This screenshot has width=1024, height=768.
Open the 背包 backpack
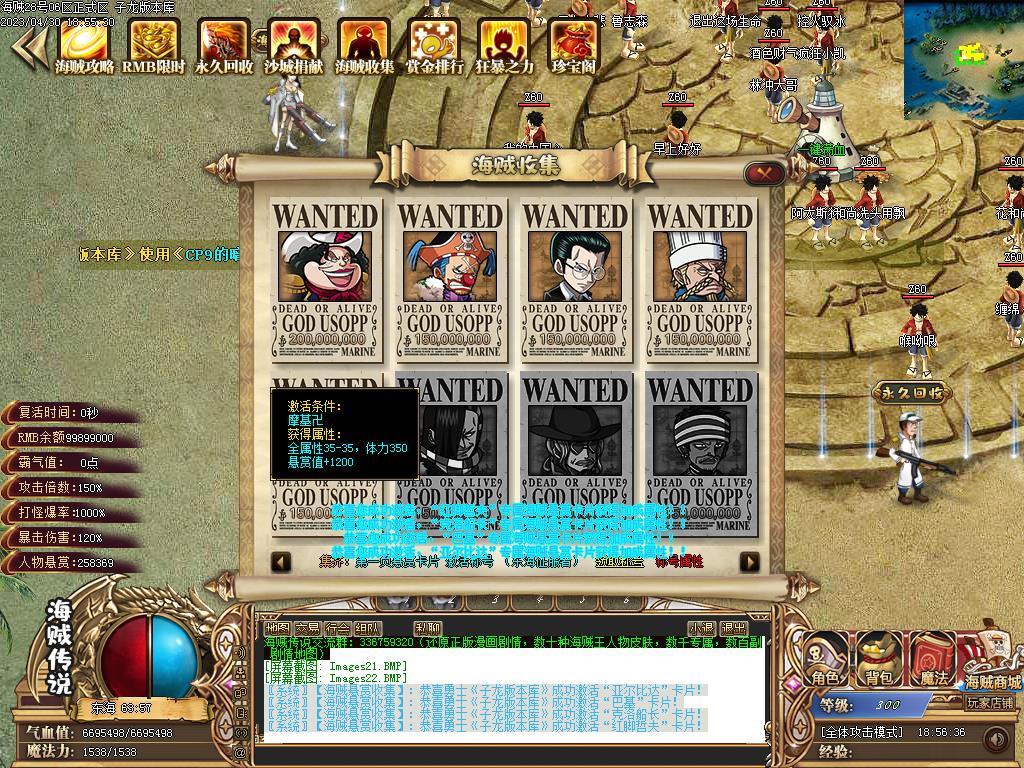pos(878,660)
